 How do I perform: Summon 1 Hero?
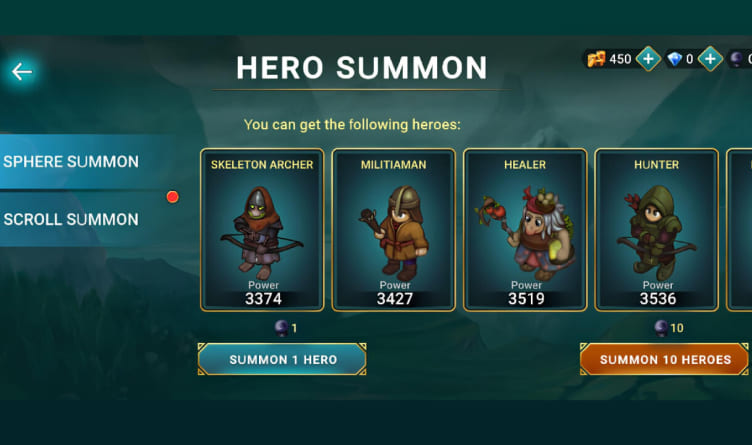pos(282,359)
